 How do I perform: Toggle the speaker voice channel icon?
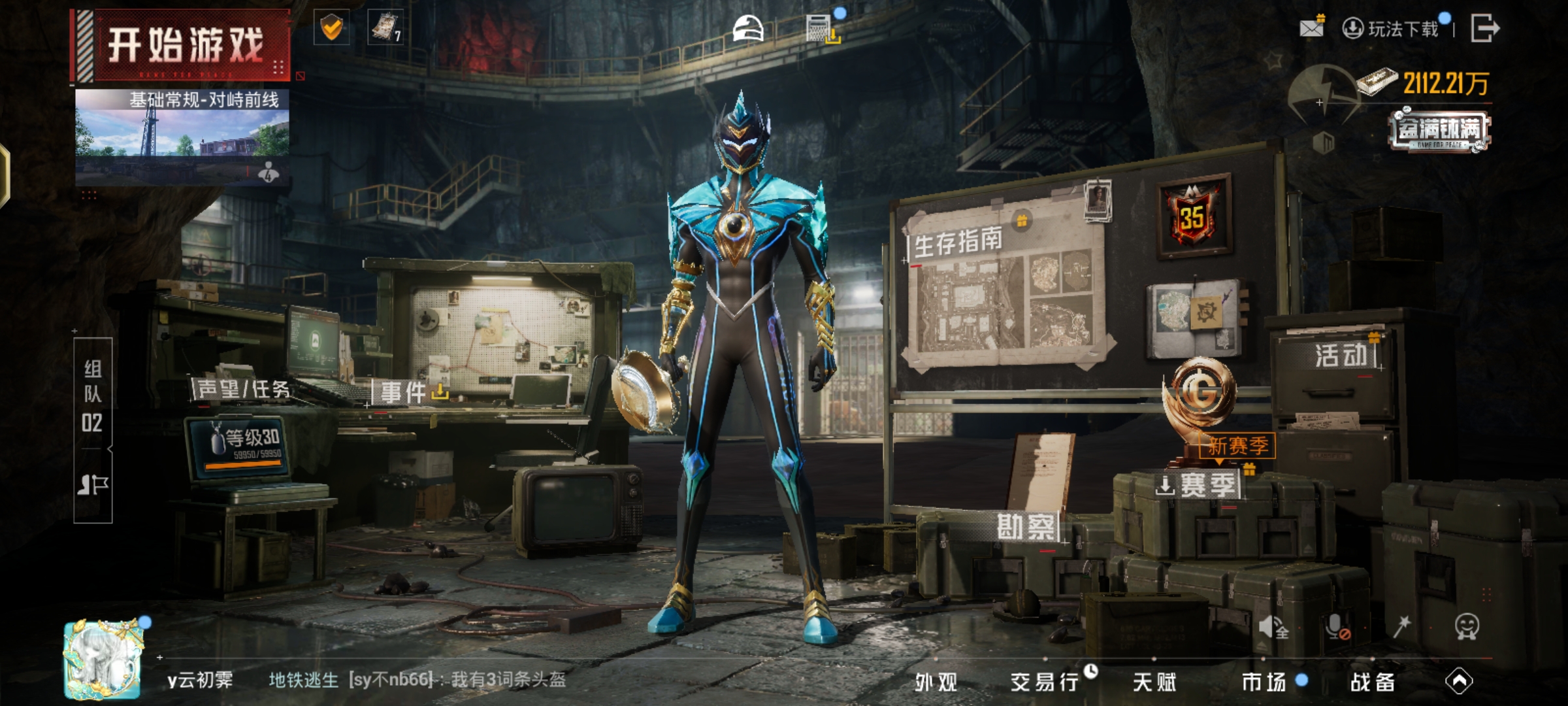[x=1273, y=627]
